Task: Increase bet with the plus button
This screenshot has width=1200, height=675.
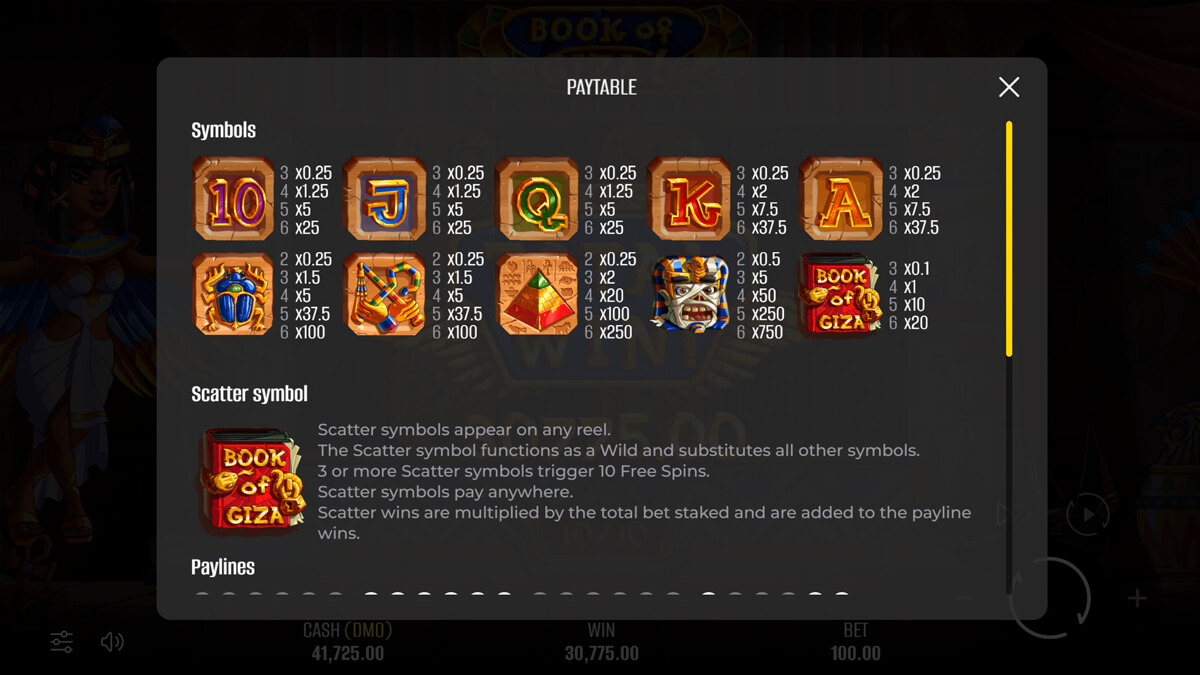Action: tap(1137, 599)
